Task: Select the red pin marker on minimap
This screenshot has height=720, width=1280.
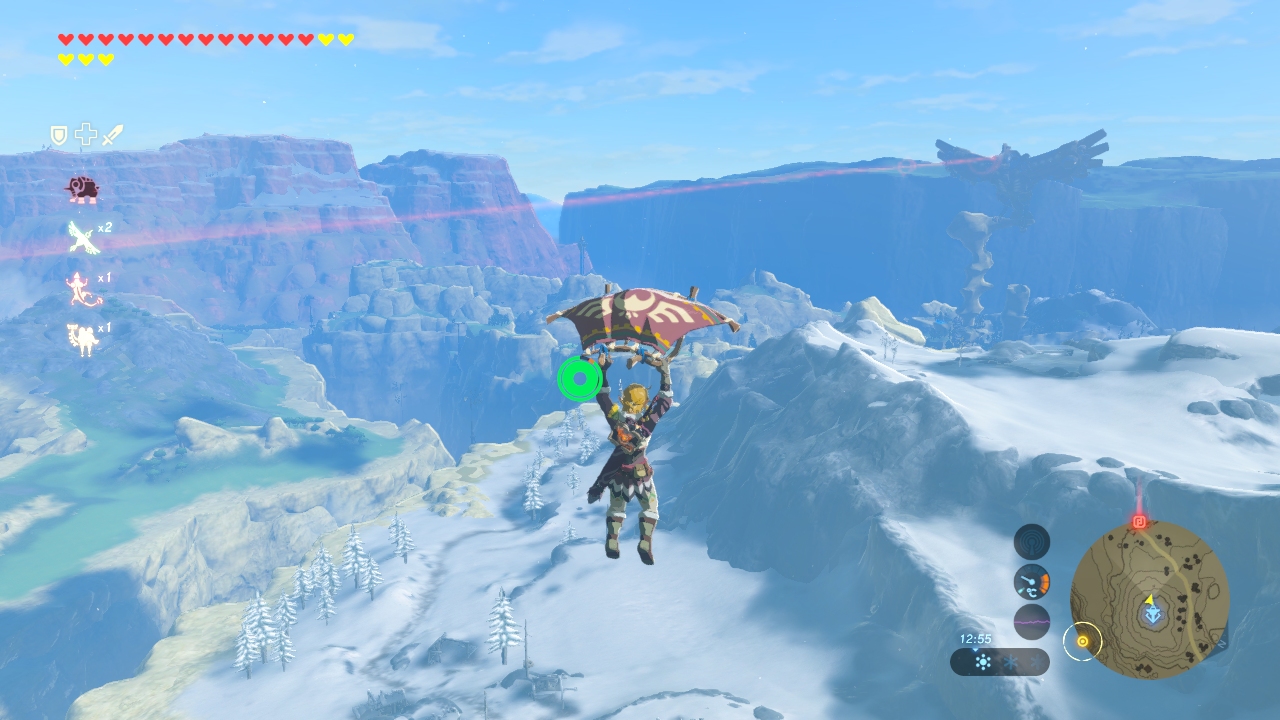Action: pos(1138,522)
